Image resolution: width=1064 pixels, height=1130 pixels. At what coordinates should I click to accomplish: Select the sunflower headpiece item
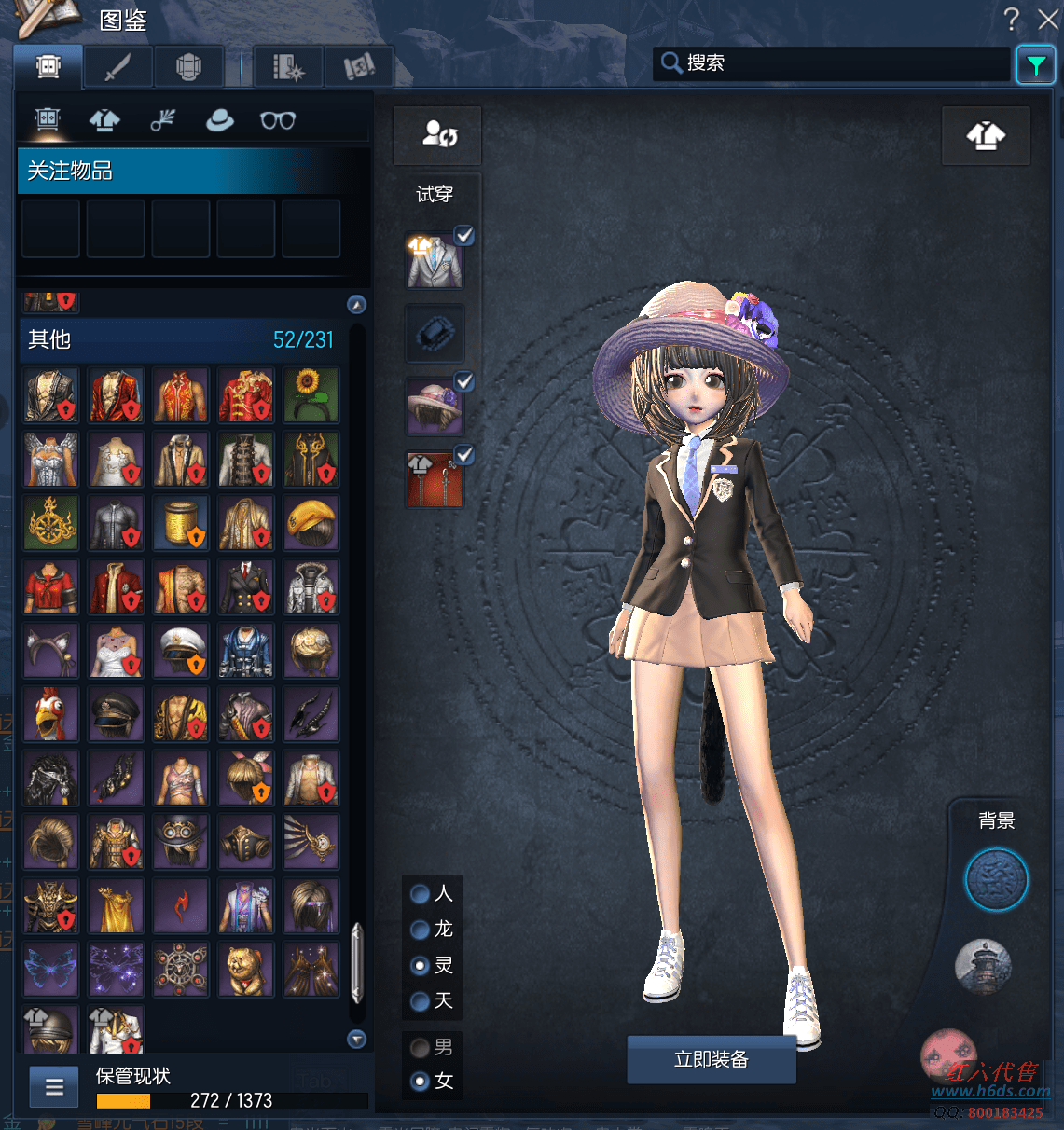(x=311, y=395)
